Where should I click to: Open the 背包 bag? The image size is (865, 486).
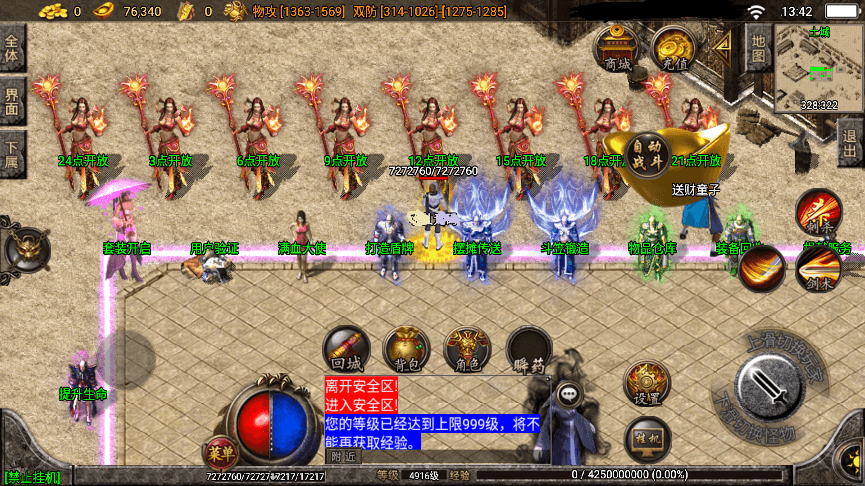(407, 351)
